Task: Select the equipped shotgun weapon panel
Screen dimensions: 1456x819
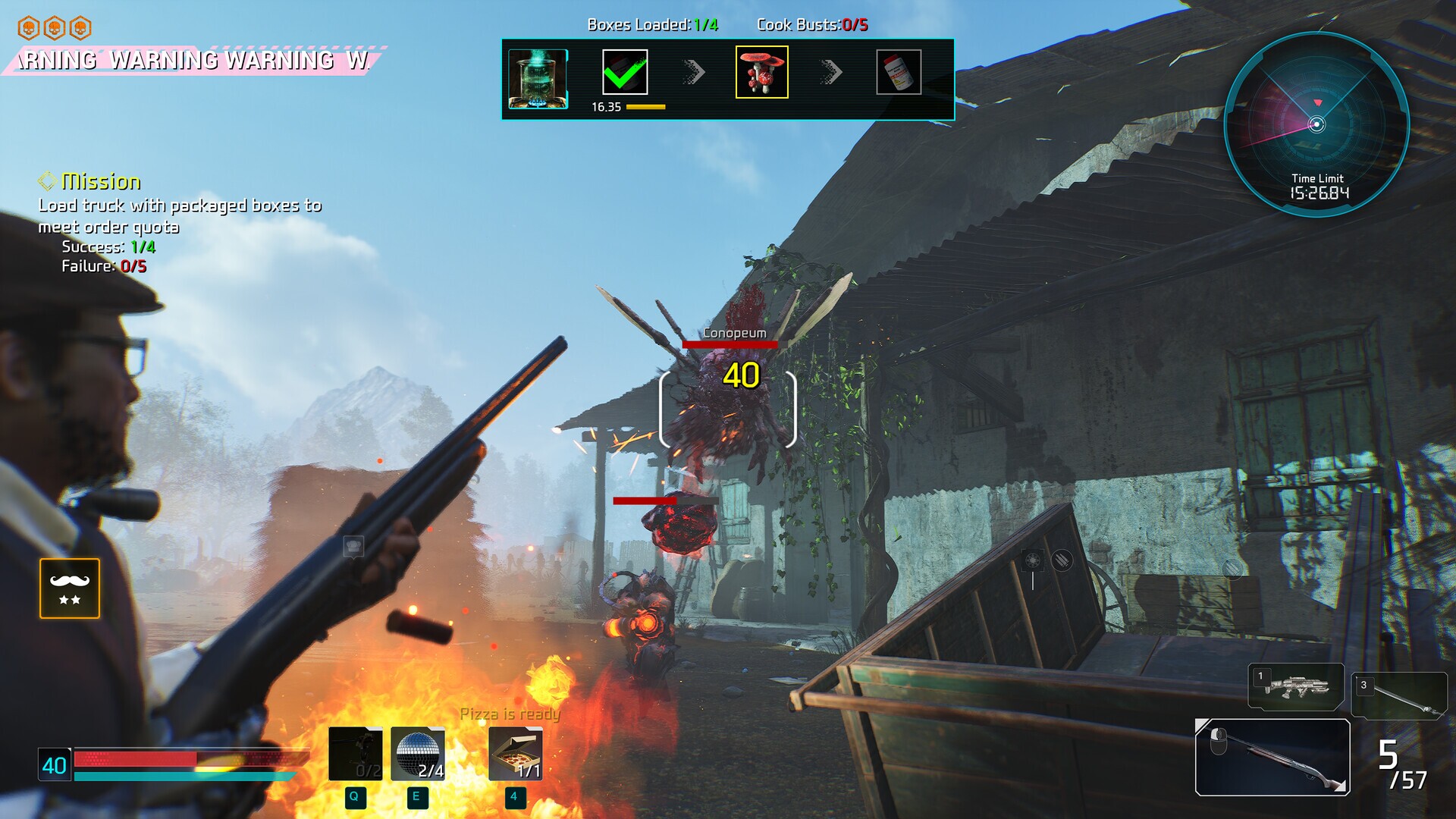Action: (1272, 757)
